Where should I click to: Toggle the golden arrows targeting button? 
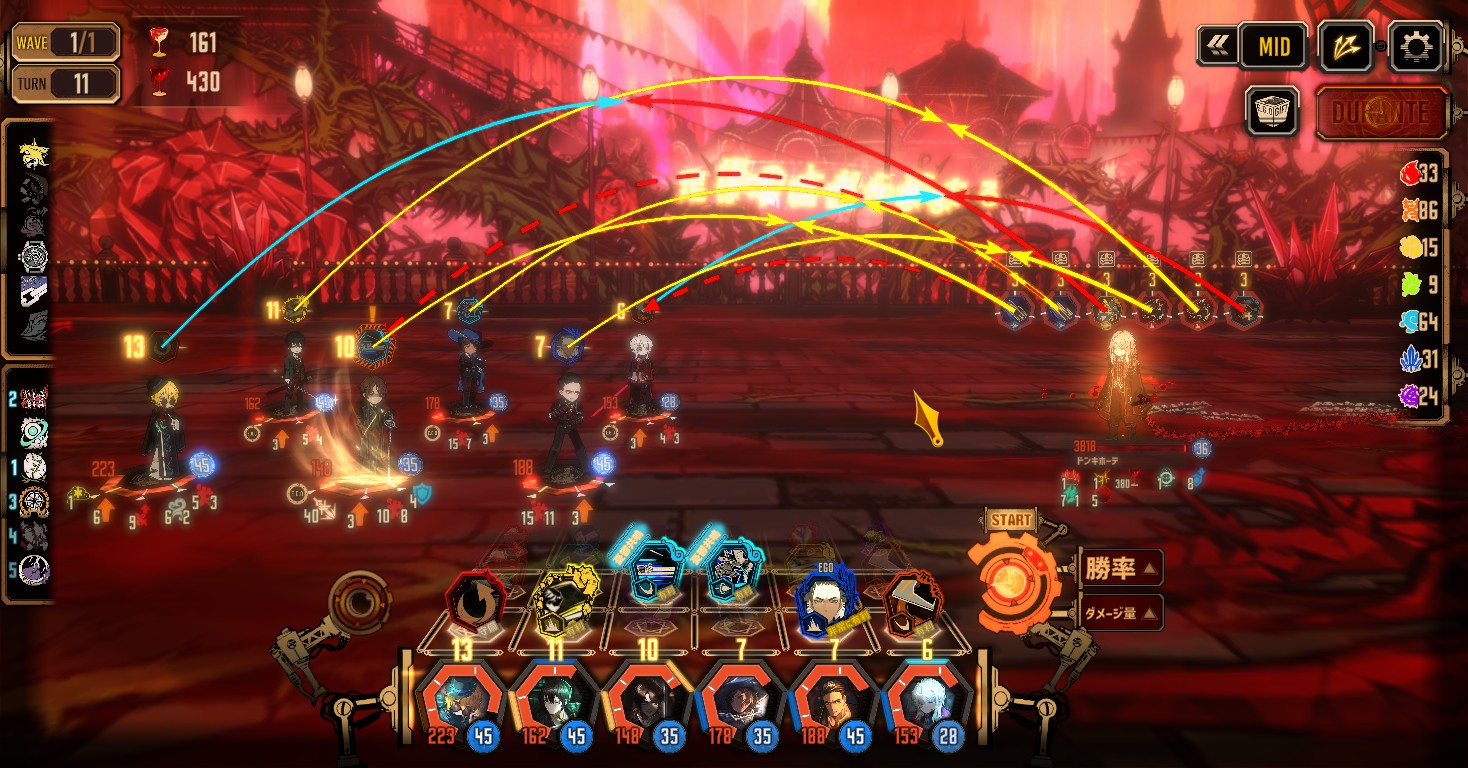point(1346,46)
